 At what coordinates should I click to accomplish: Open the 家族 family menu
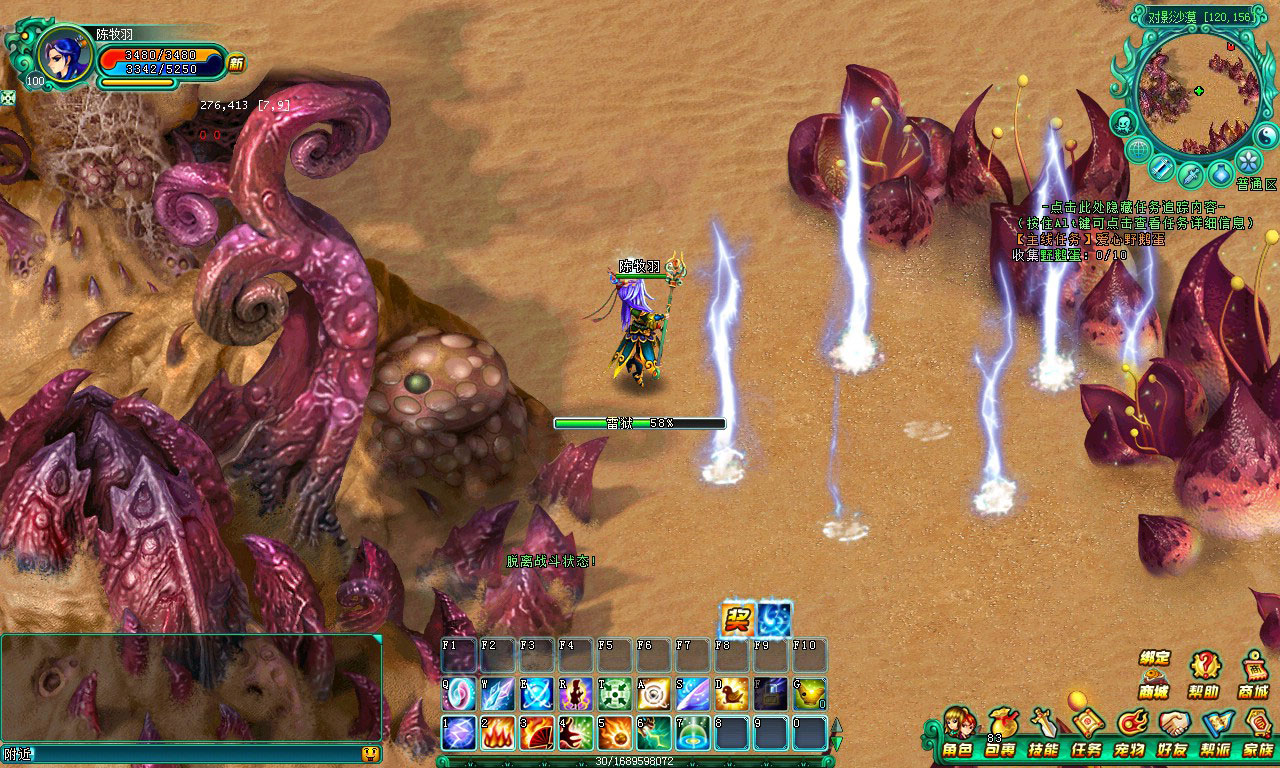[1258, 732]
